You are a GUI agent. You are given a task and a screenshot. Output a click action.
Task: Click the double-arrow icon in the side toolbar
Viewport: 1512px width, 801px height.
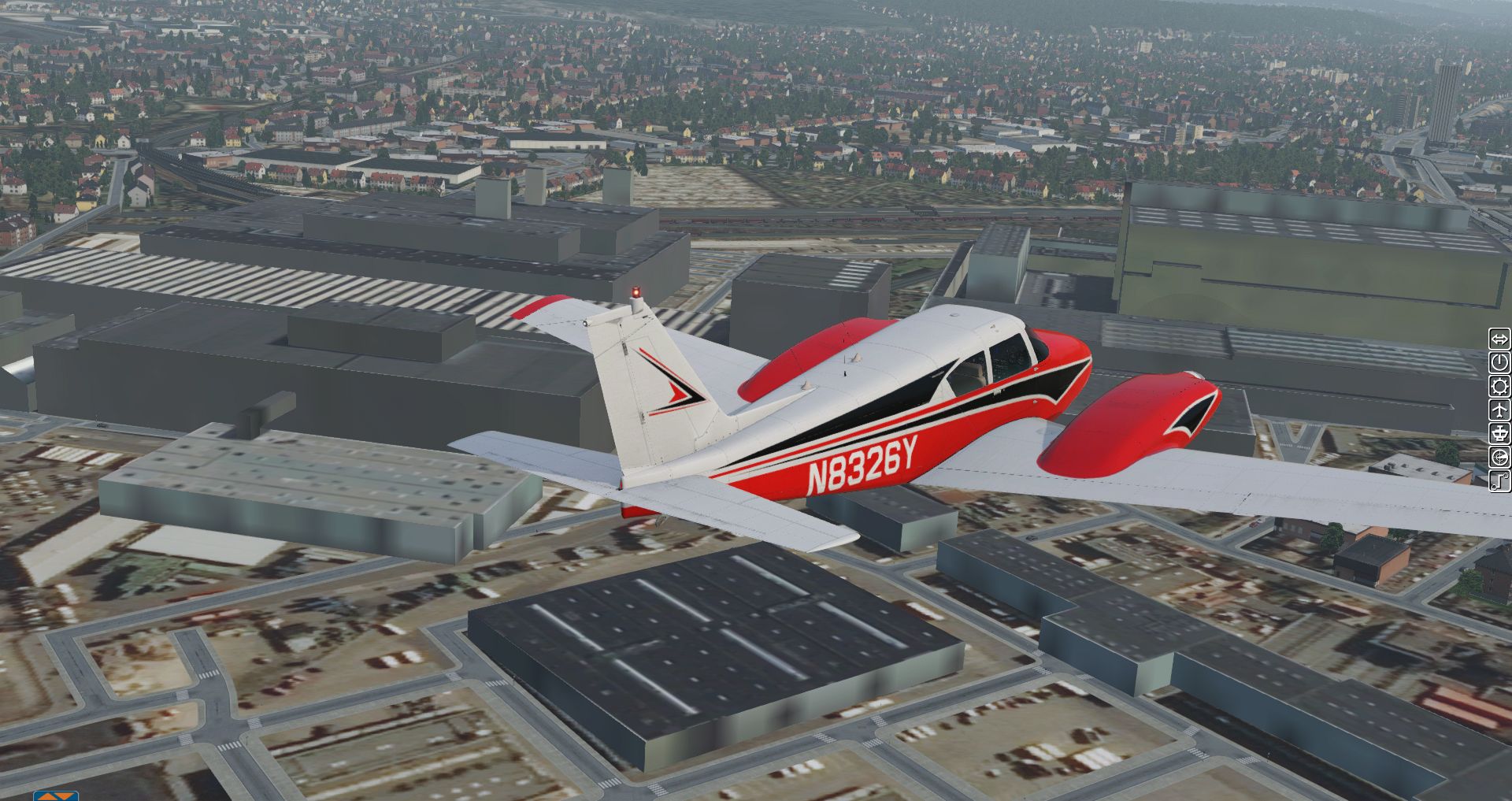[x=1499, y=339]
